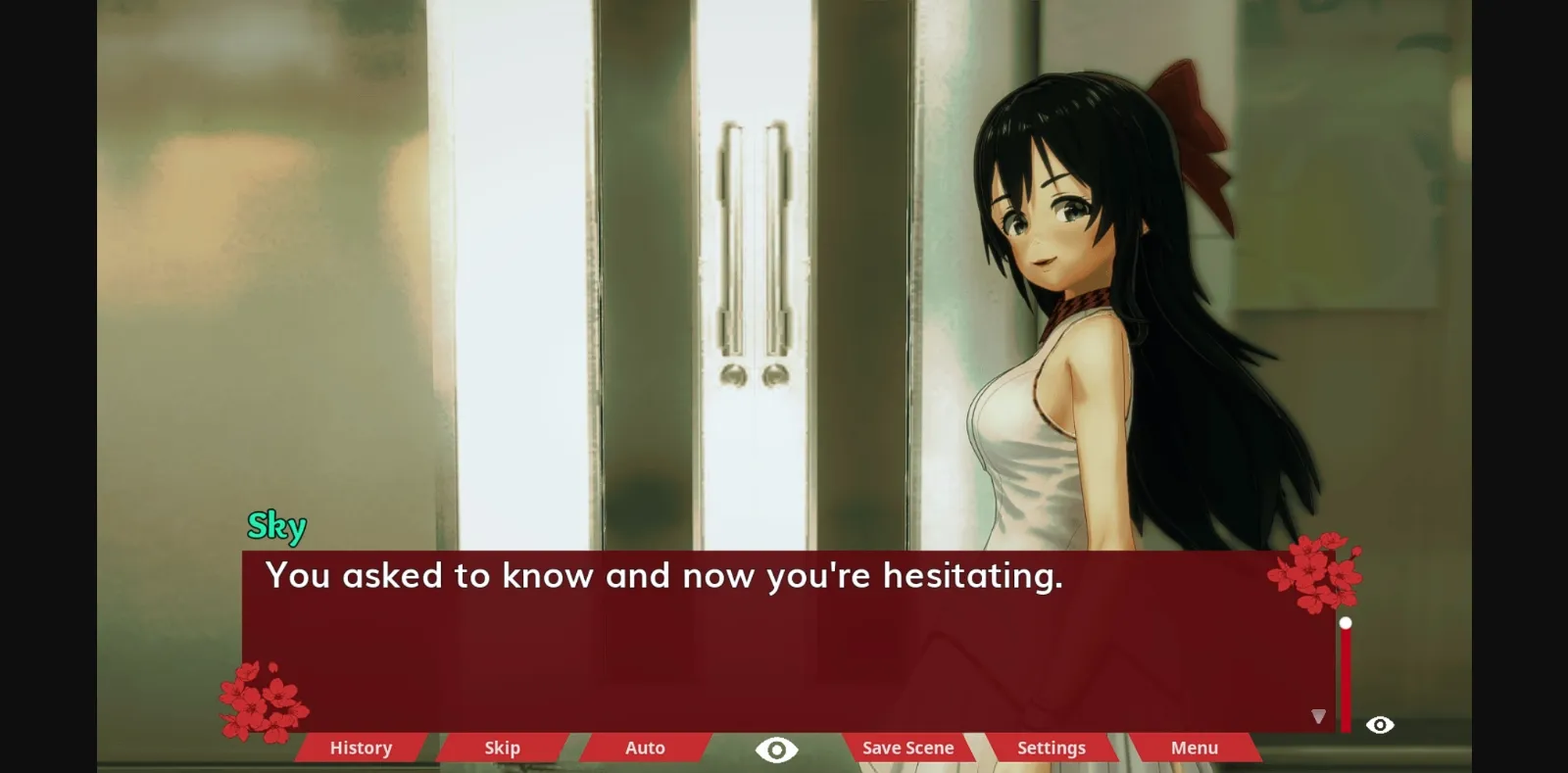
Task: Enable Auto-advance mode
Action: [x=644, y=748]
